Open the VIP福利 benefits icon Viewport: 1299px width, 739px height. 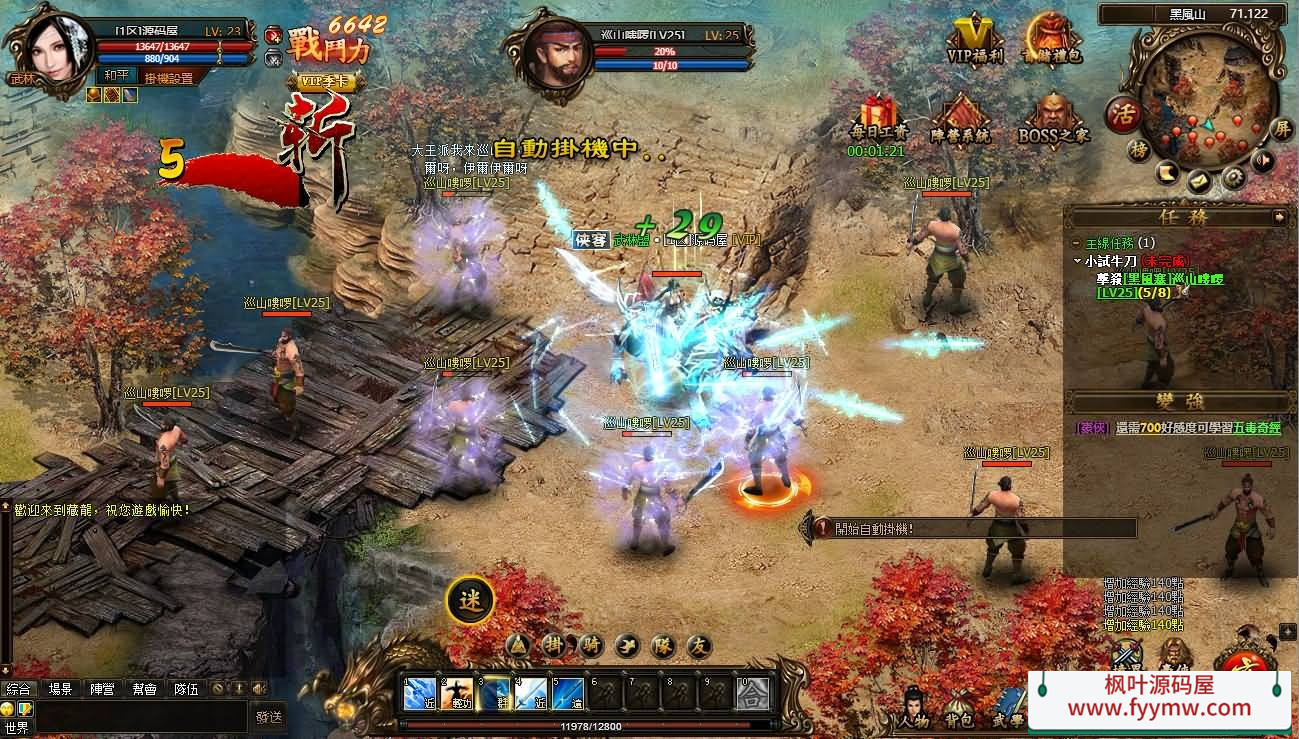(975, 39)
